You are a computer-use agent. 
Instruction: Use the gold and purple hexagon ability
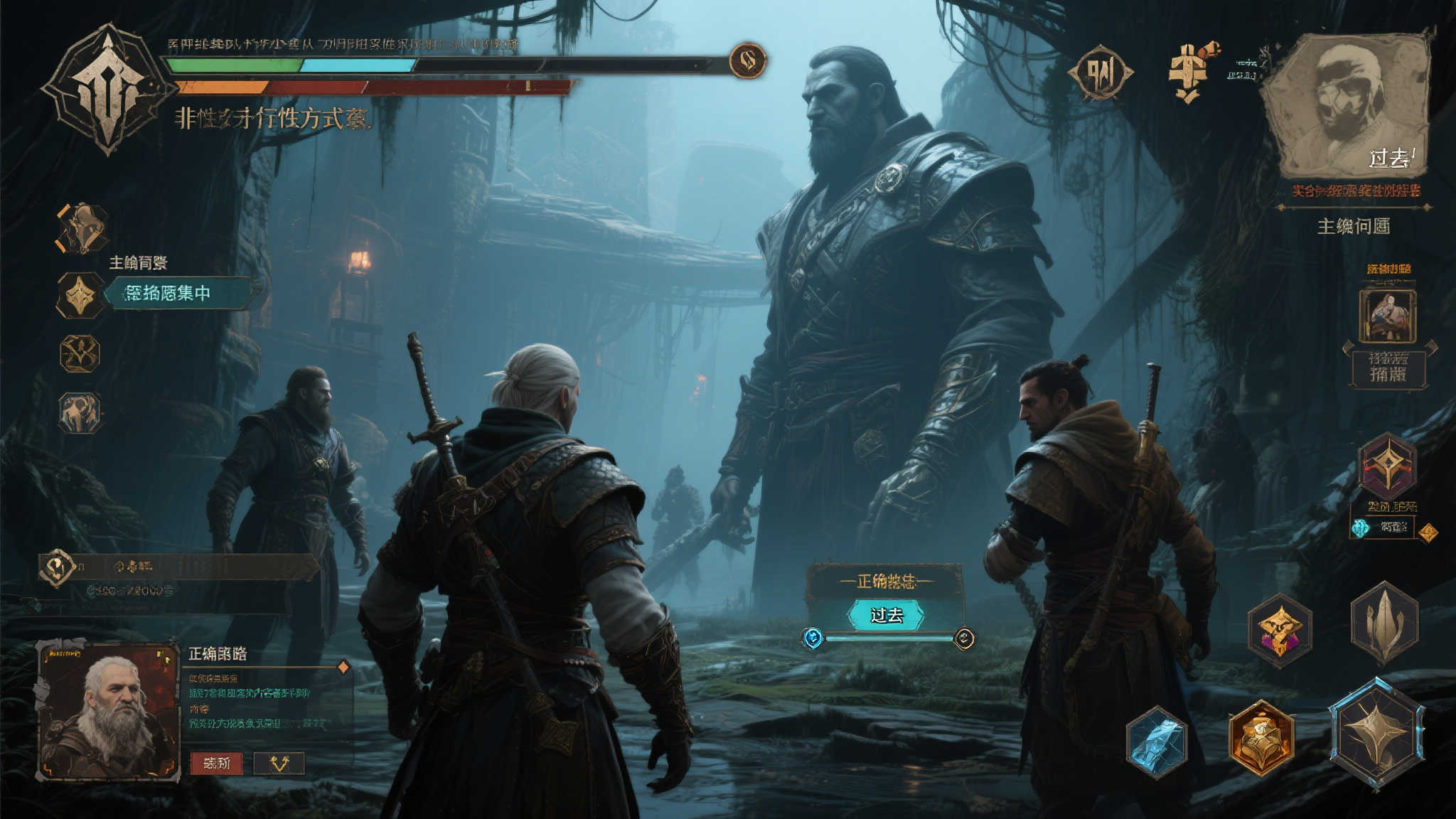(x=1280, y=631)
